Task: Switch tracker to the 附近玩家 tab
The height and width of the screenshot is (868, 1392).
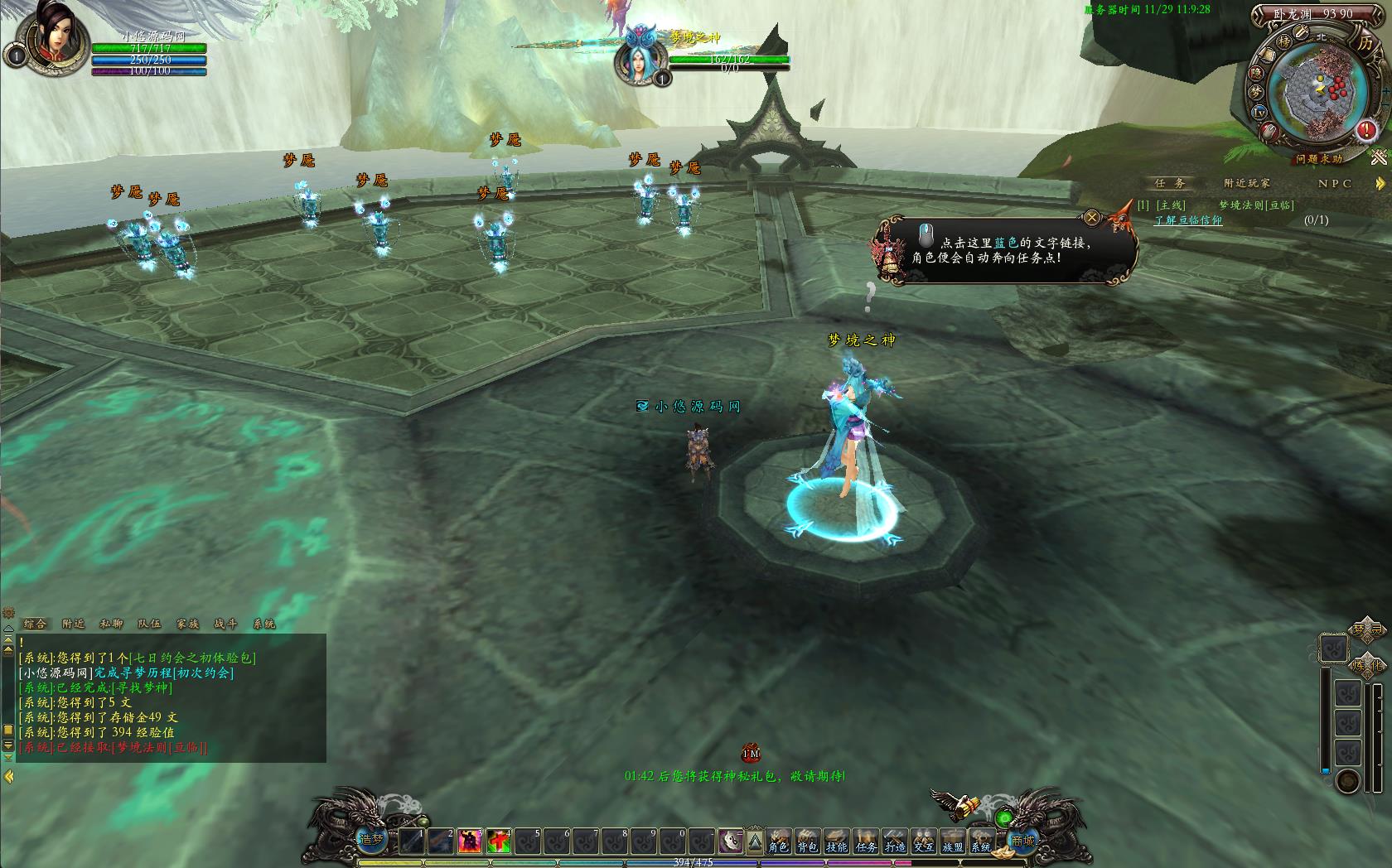Action: pos(1247,183)
